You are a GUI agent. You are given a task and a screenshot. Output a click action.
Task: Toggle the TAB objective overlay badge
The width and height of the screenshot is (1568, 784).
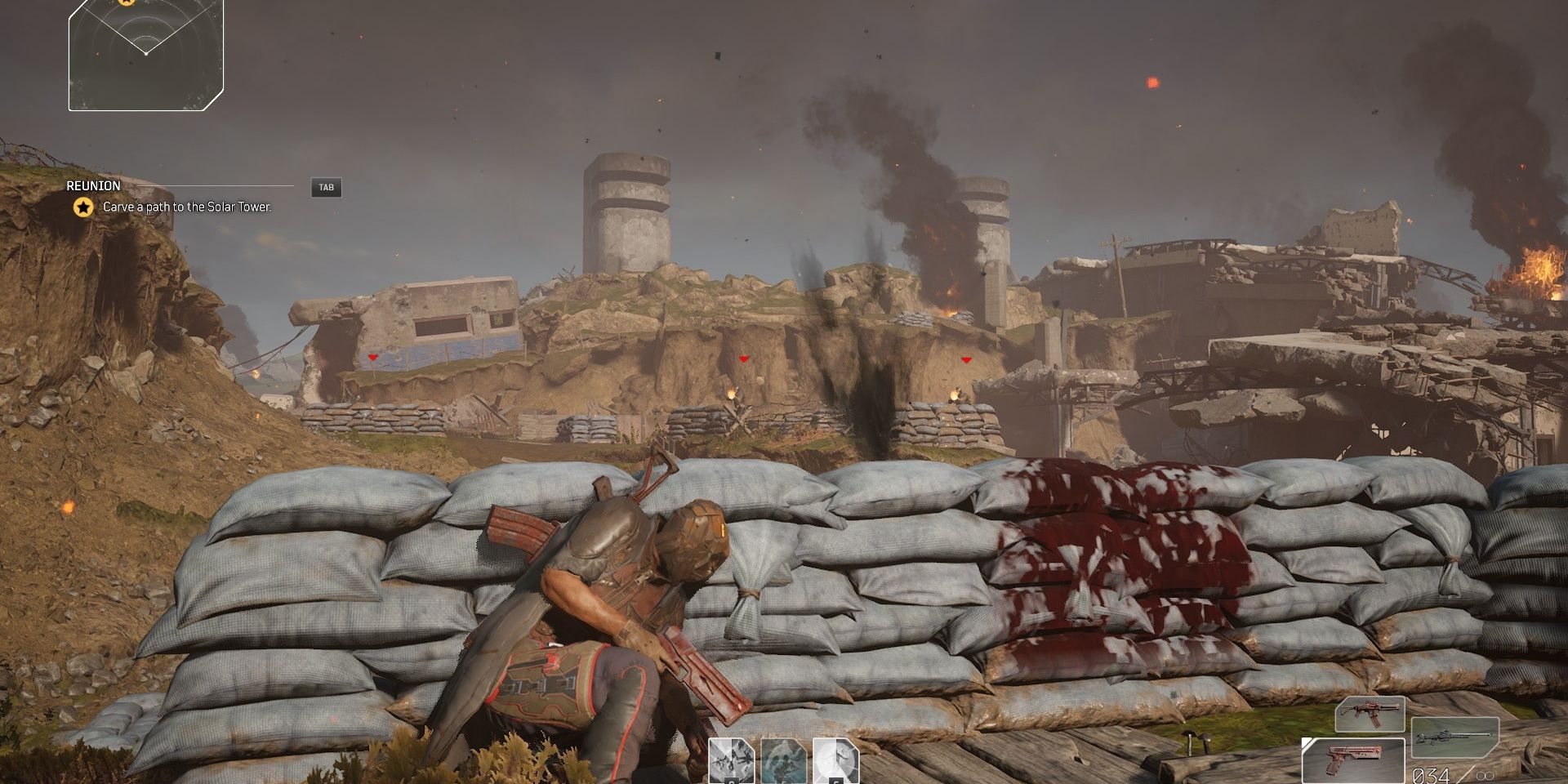(x=326, y=186)
